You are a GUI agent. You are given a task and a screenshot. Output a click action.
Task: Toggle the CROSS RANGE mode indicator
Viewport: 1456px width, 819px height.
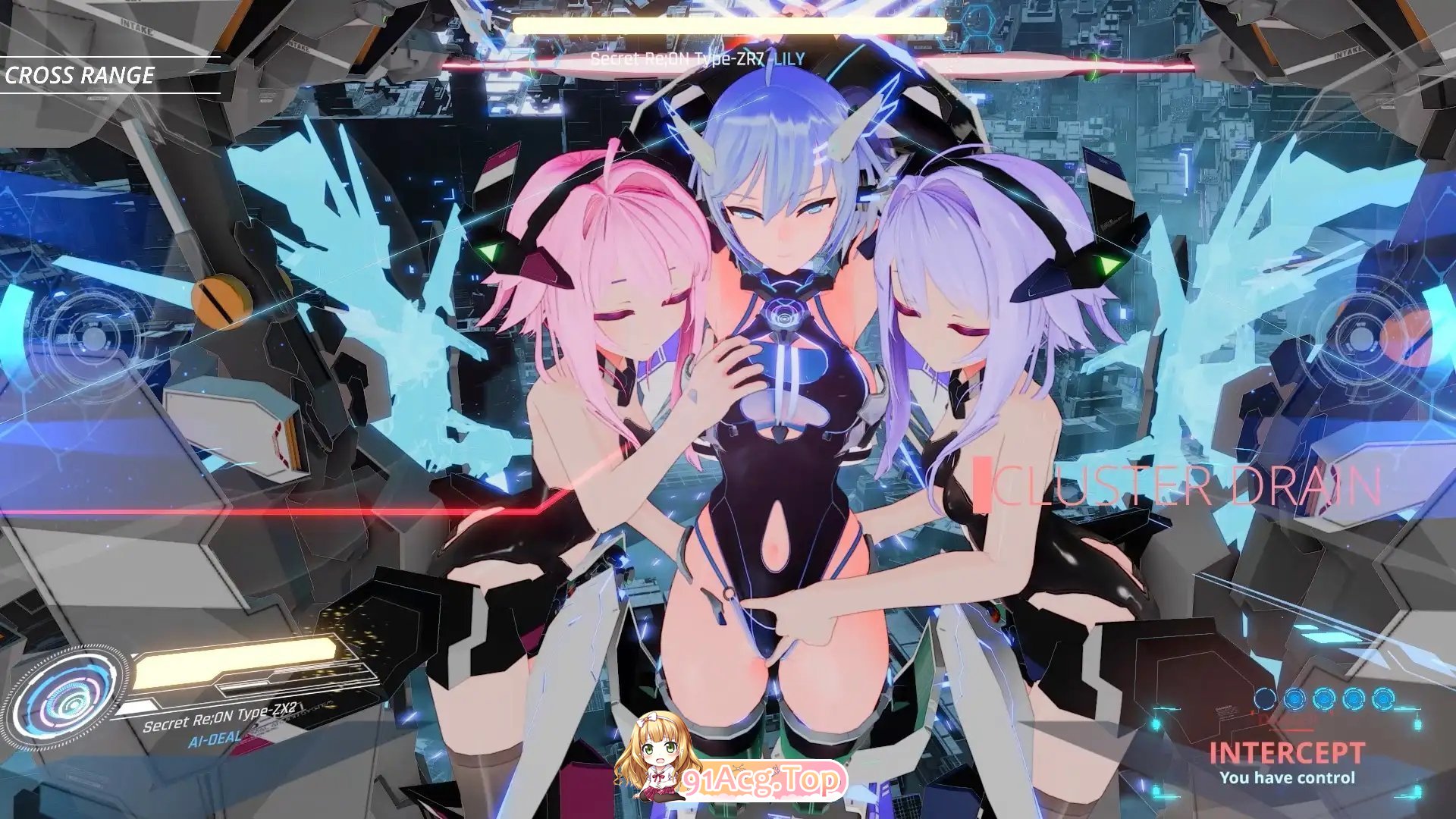pyautogui.click(x=80, y=76)
